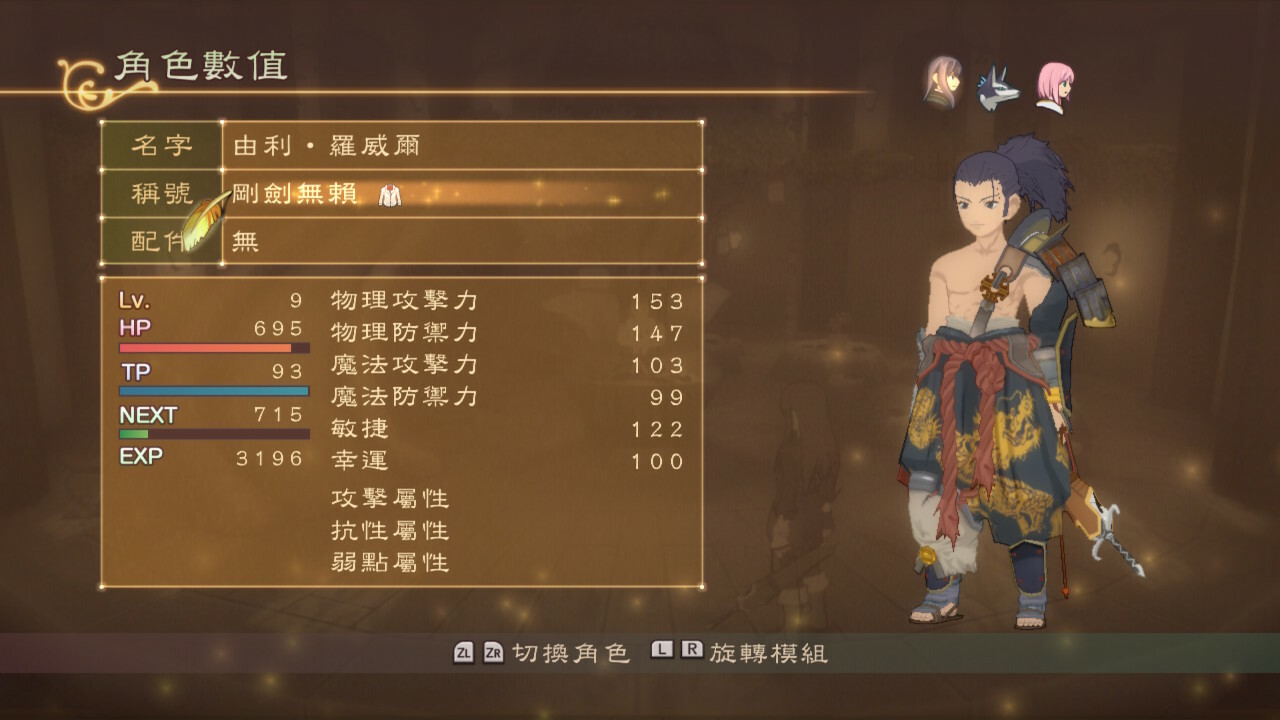Click the white costume icon beside the title
1280x720 pixels.
(x=389, y=195)
